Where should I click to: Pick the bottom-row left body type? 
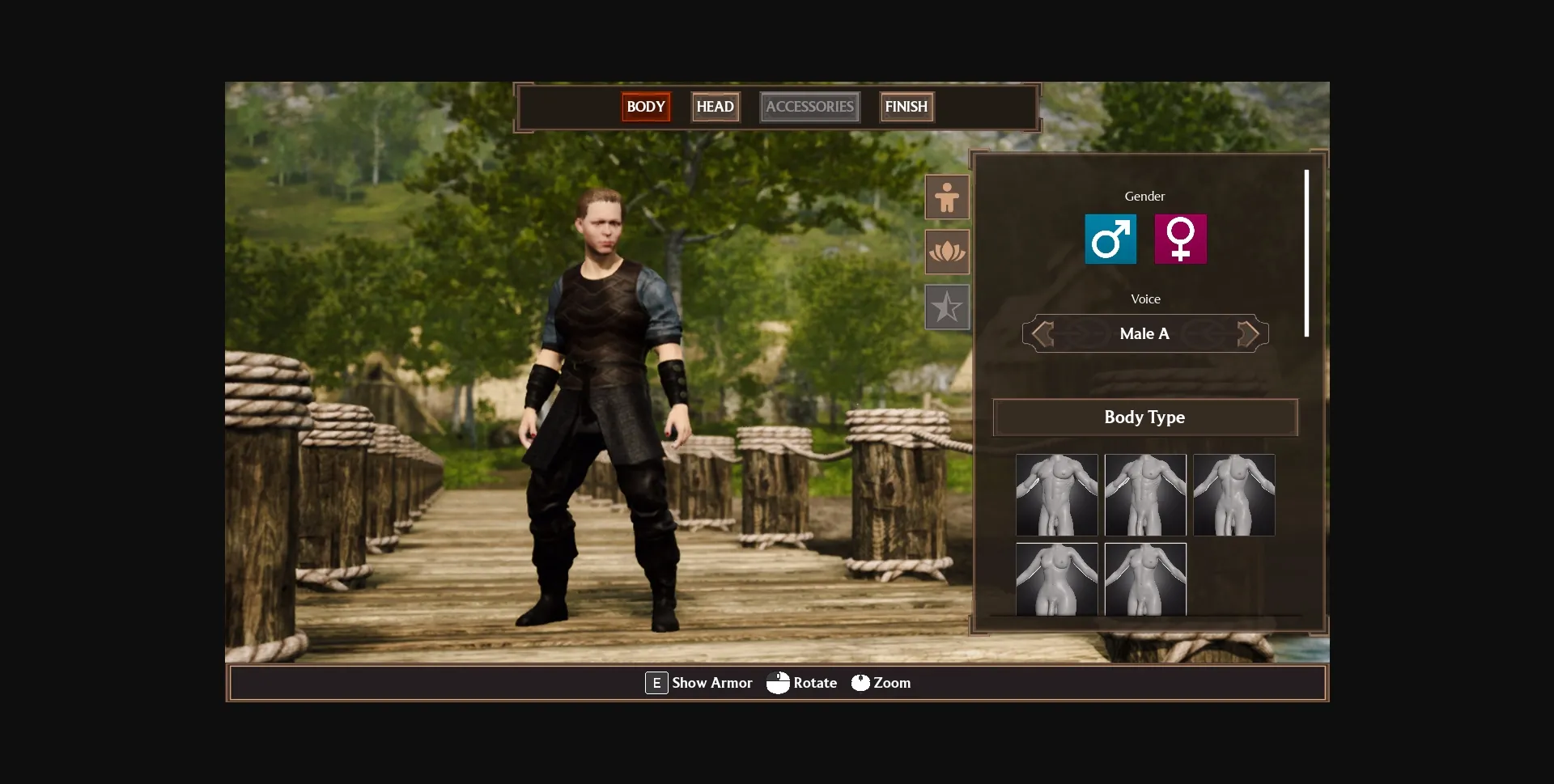tap(1056, 579)
